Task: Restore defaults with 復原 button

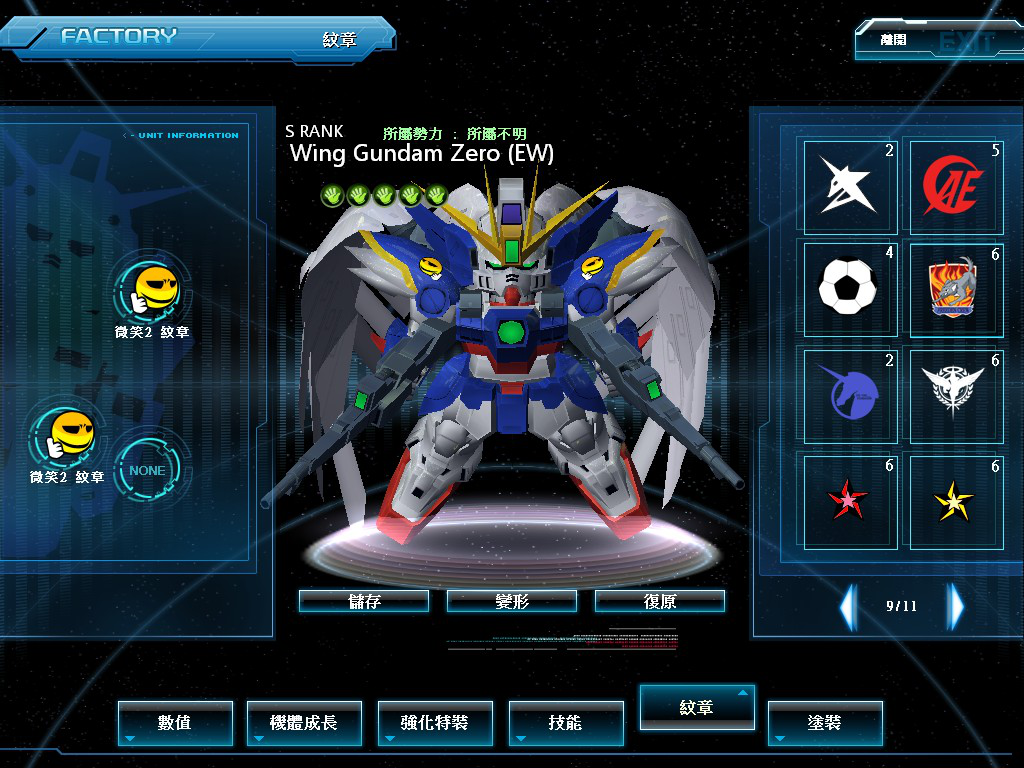Action: (x=660, y=601)
